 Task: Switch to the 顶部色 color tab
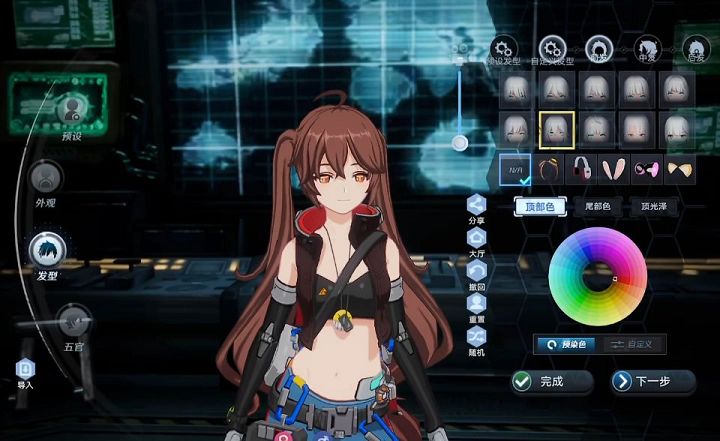540,207
